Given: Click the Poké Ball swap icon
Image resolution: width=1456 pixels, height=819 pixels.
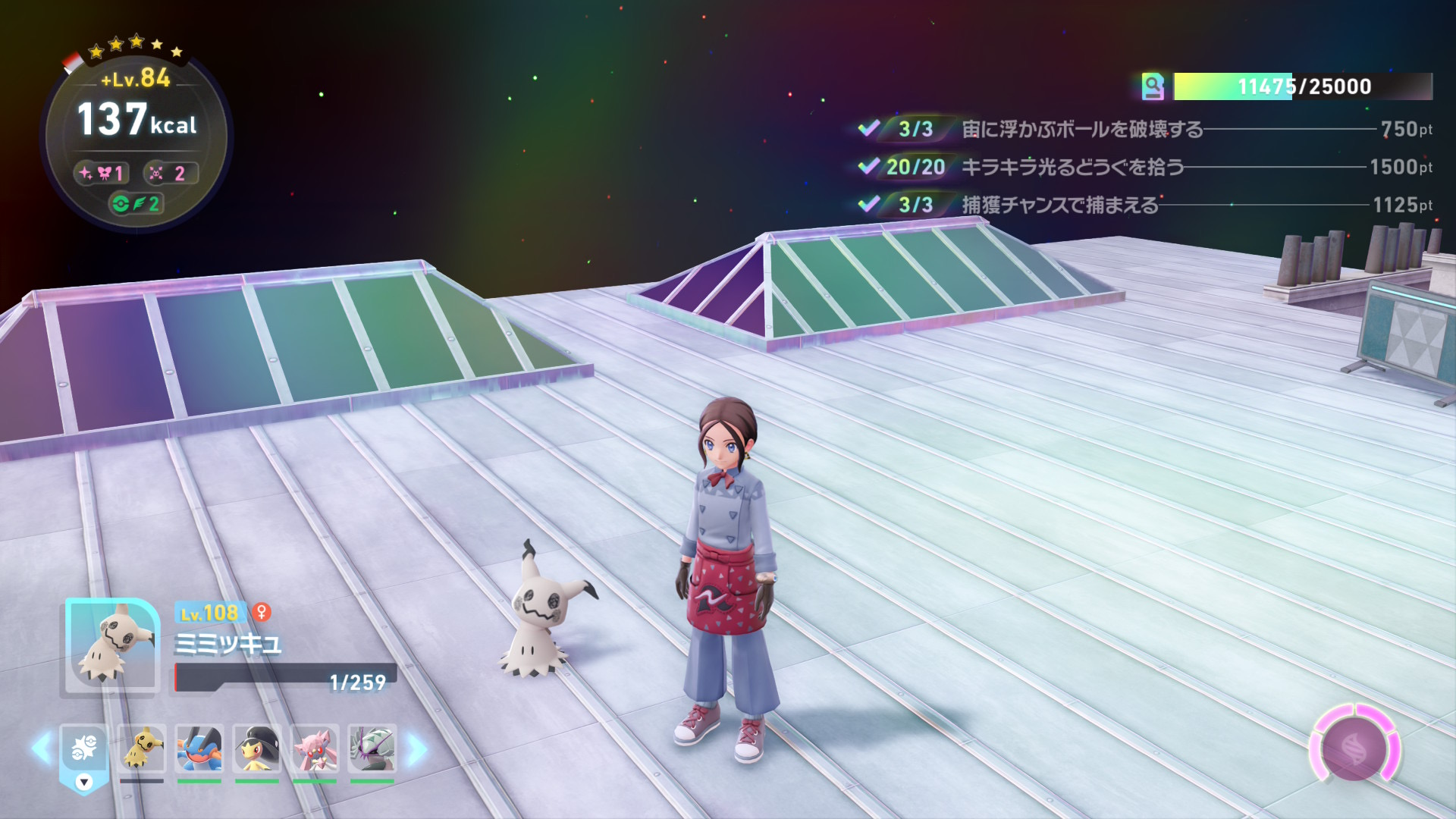Looking at the screenshot, I should [83, 749].
